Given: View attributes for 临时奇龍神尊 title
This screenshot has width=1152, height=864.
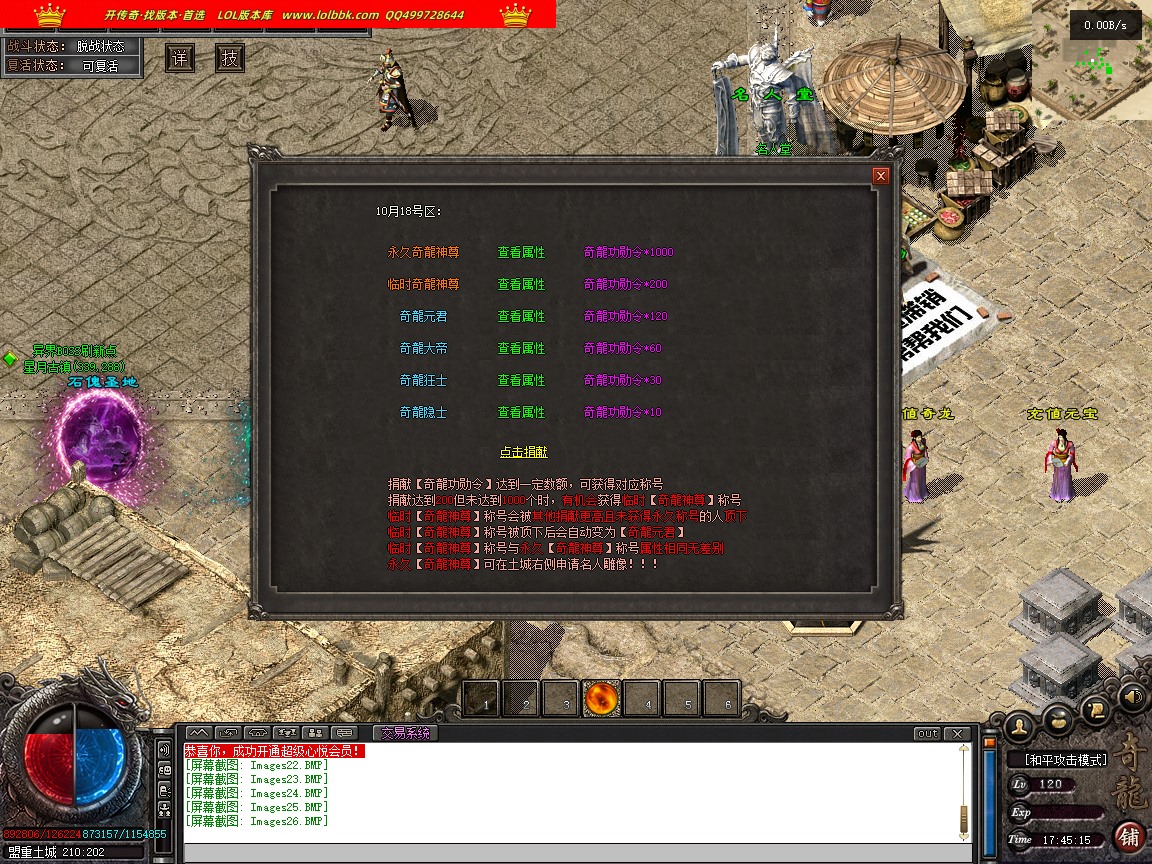Looking at the screenshot, I should pyautogui.click(x=521, y=284).
